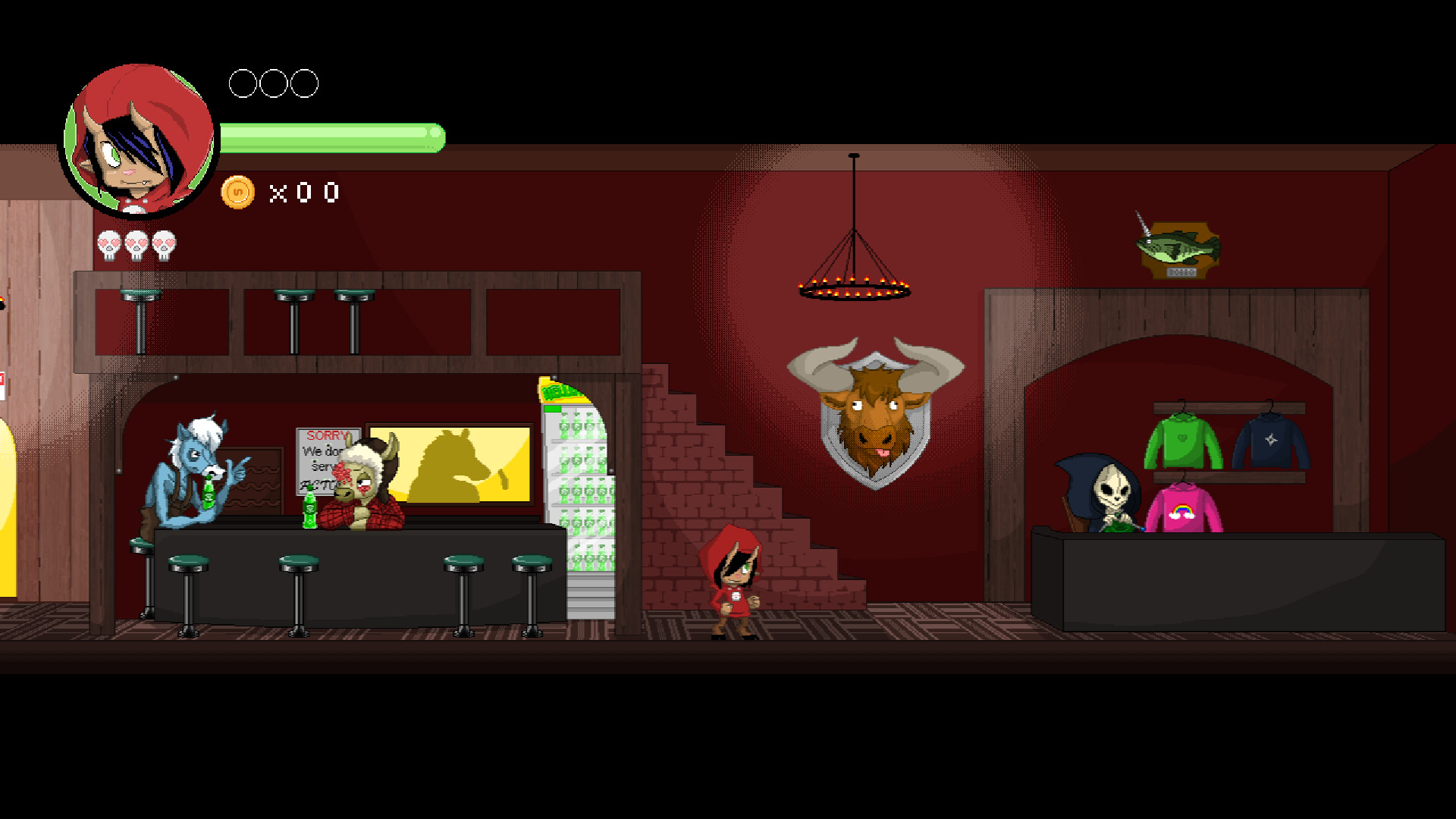This screenshot has height=819, width=1456.
Task: Toggle the rightmost empty ability circle
Action: click(x=306, y=83)
